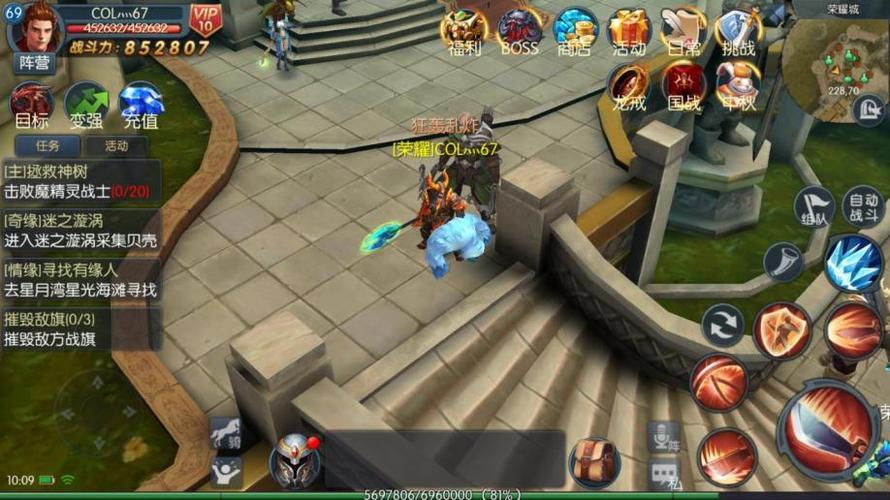This screenshot has width=890, height=500.
Task: Open the 国战 nation war menu
Action: [x=684, y=86]
